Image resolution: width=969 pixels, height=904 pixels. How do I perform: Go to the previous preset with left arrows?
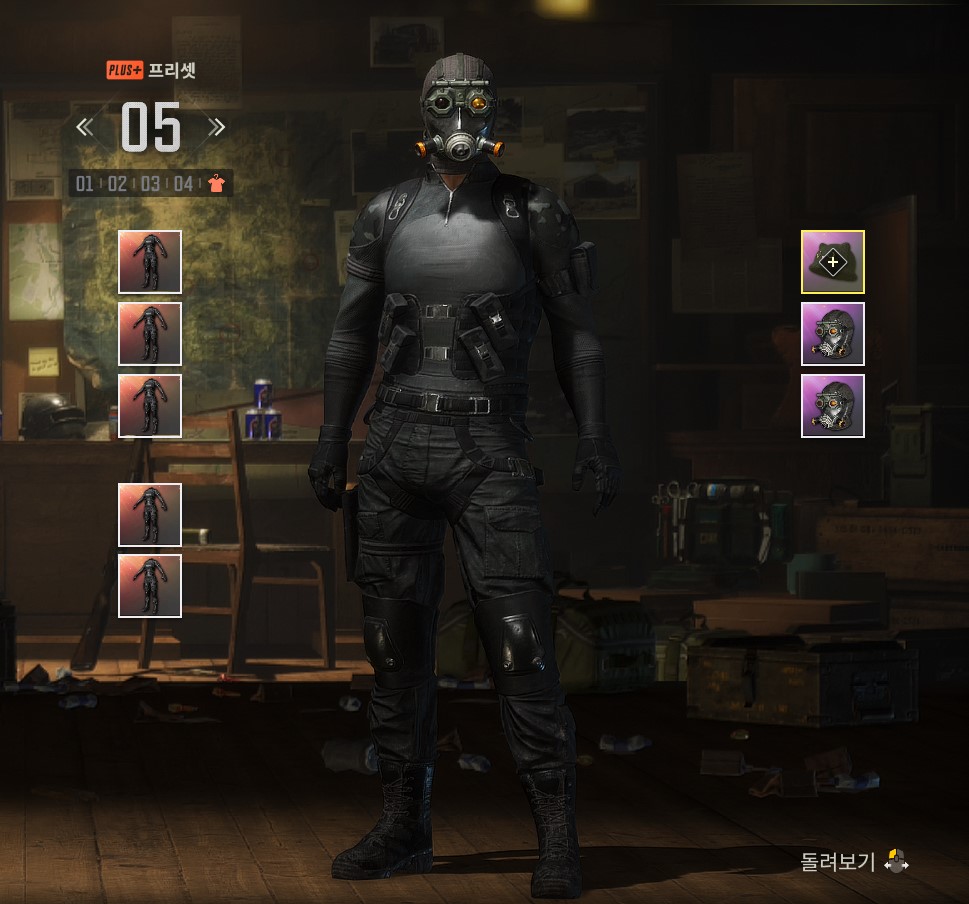tap(85, 127)
